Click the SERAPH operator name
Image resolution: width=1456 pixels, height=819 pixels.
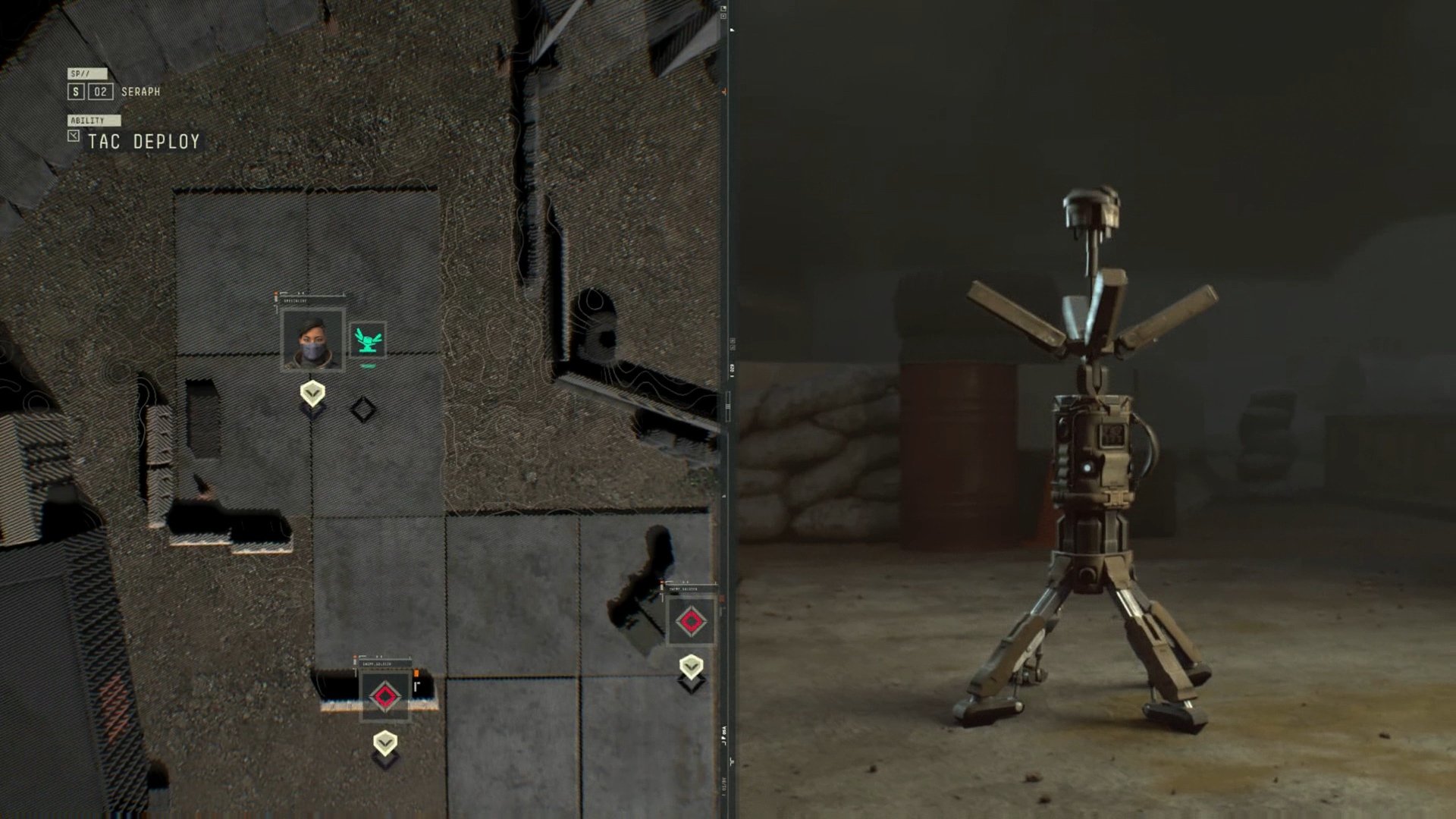[x=141, y=91]
